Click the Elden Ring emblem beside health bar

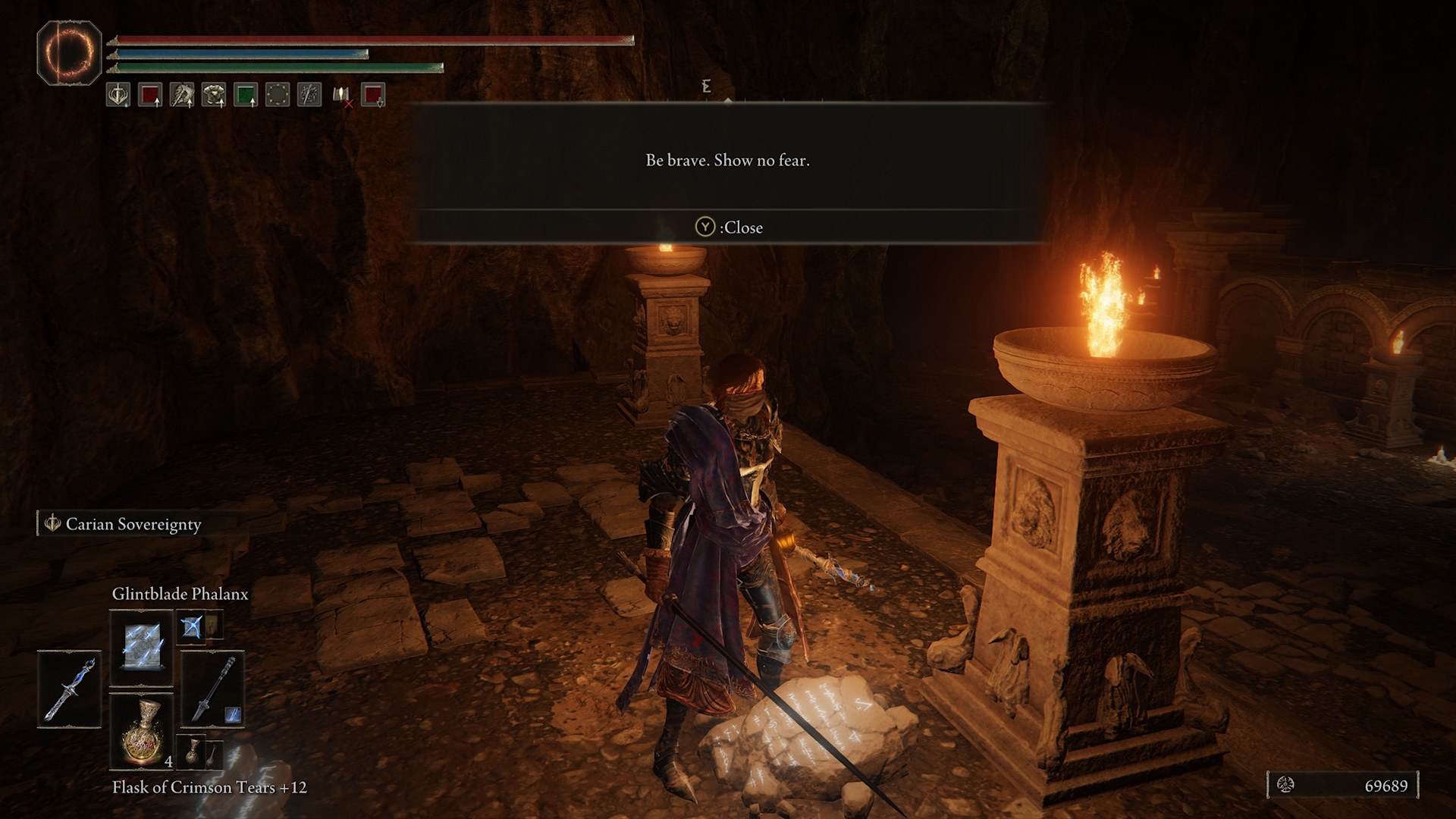(69, 52)
